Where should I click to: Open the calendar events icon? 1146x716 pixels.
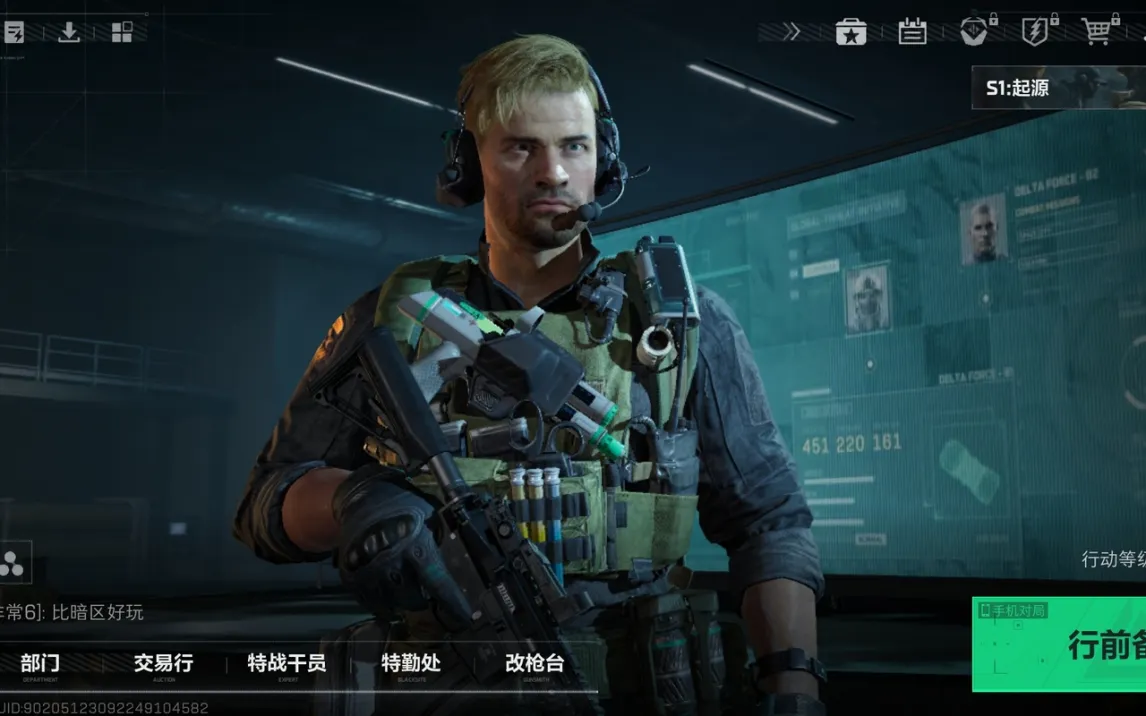pyautogui.click(x=912, y=32)
